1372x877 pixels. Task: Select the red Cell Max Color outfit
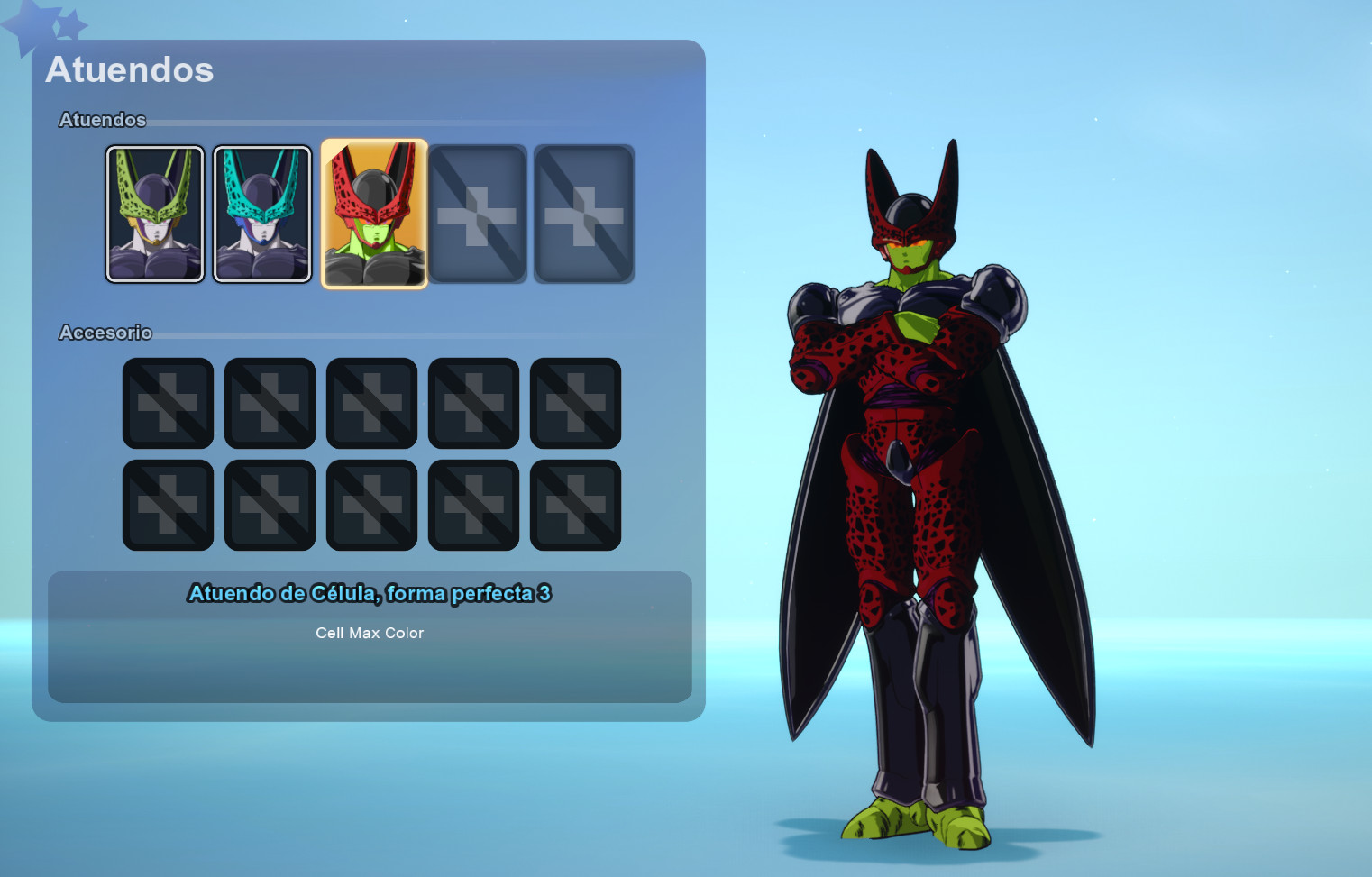[373, 214]
